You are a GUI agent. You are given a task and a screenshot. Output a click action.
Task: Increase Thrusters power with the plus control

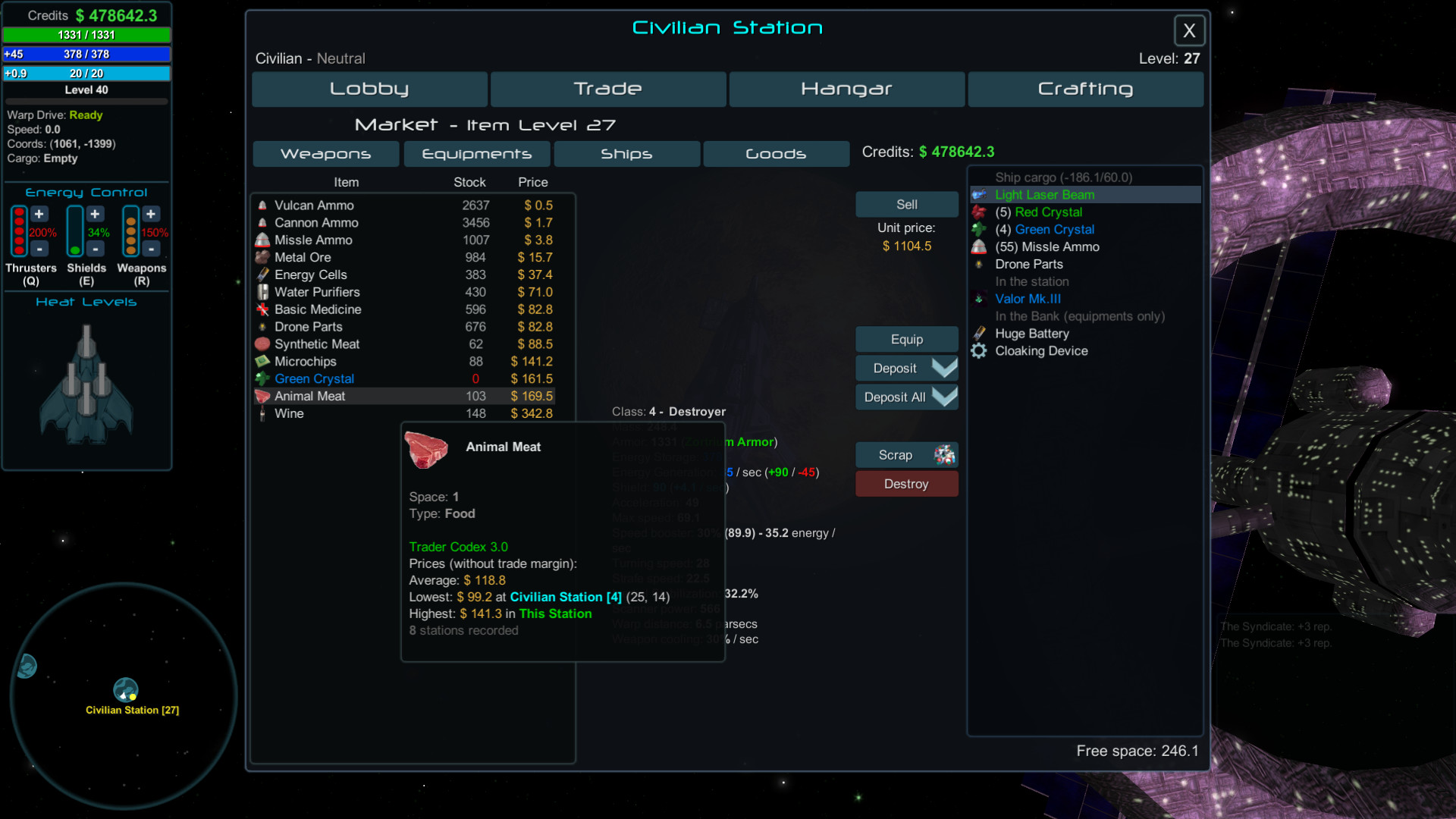coord(39,214)
